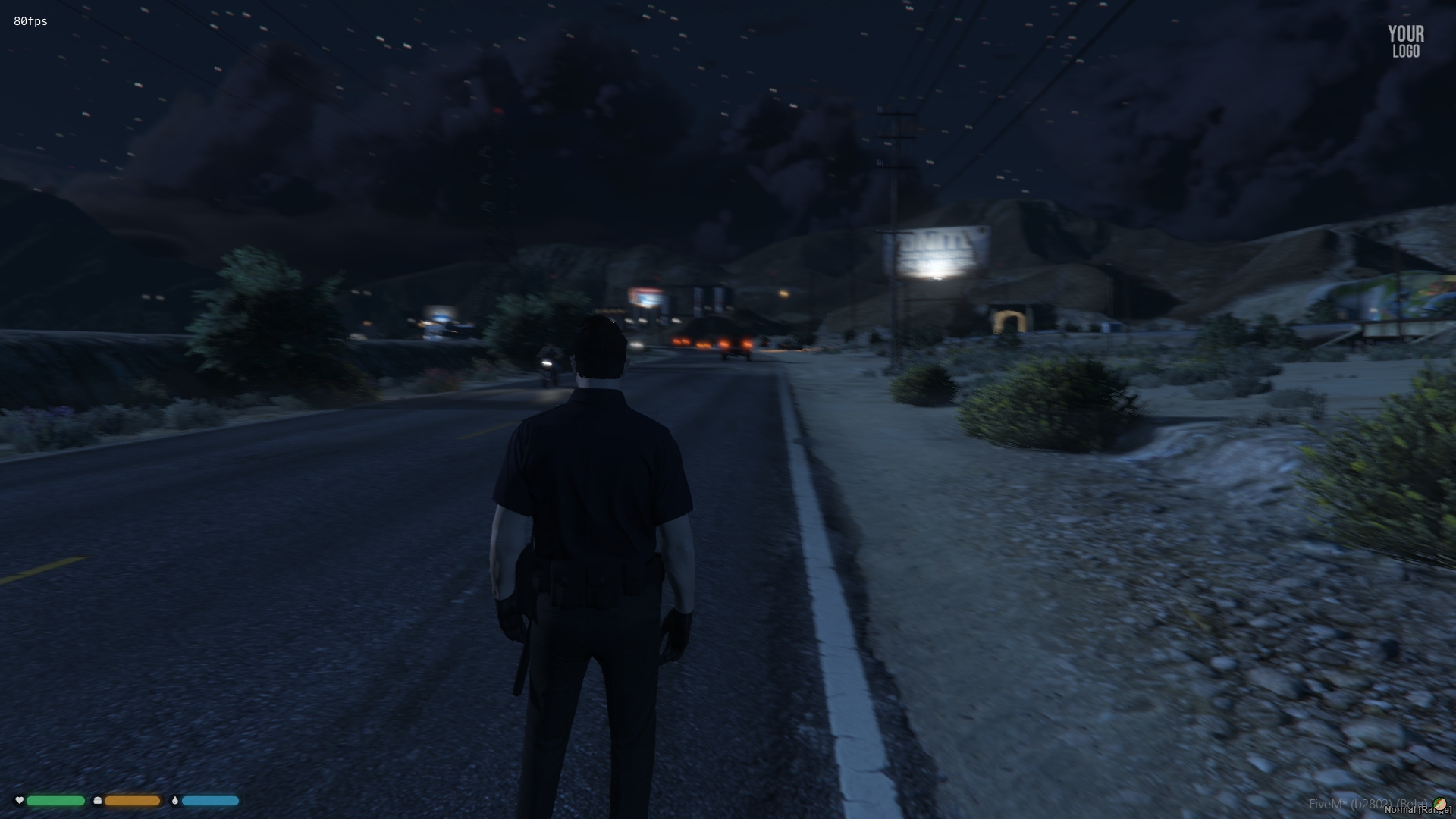Click the taco voice range icon
The width and height of the screenshot is (1456, 819).
[x=1439, y=803]
